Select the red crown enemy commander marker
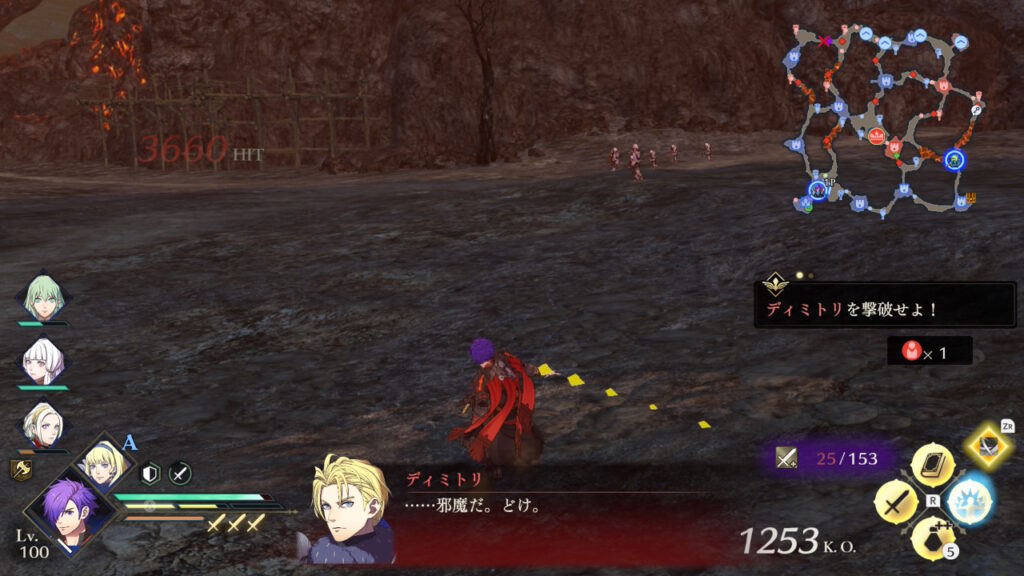 click(x=877, y=137)
